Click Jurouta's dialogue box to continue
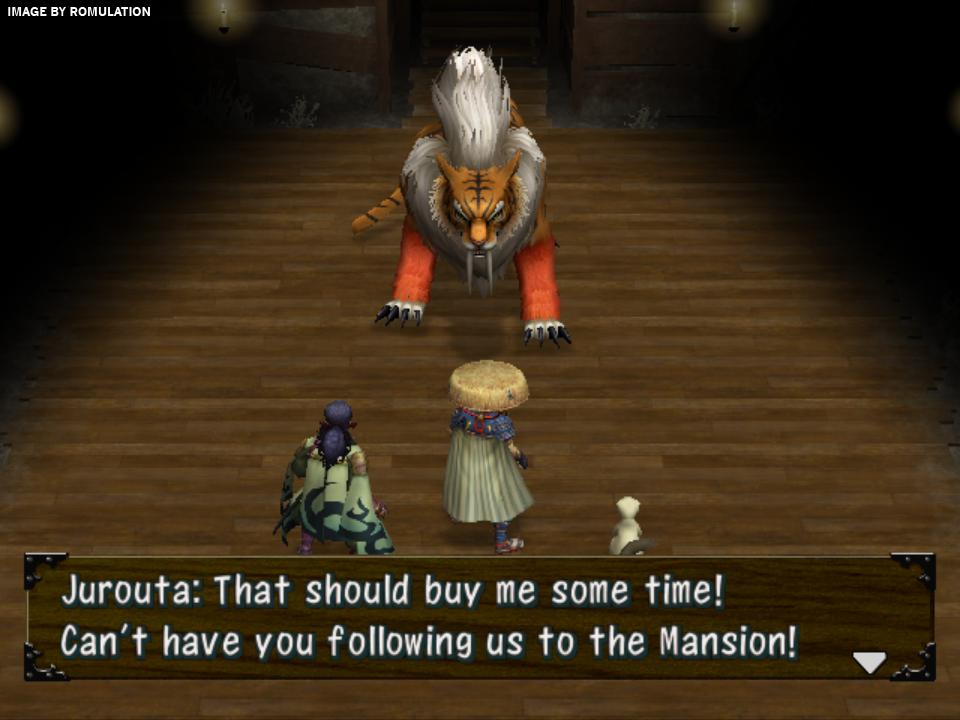The width and height of the screenshot is (960, 720). click(x=480, y=616)
